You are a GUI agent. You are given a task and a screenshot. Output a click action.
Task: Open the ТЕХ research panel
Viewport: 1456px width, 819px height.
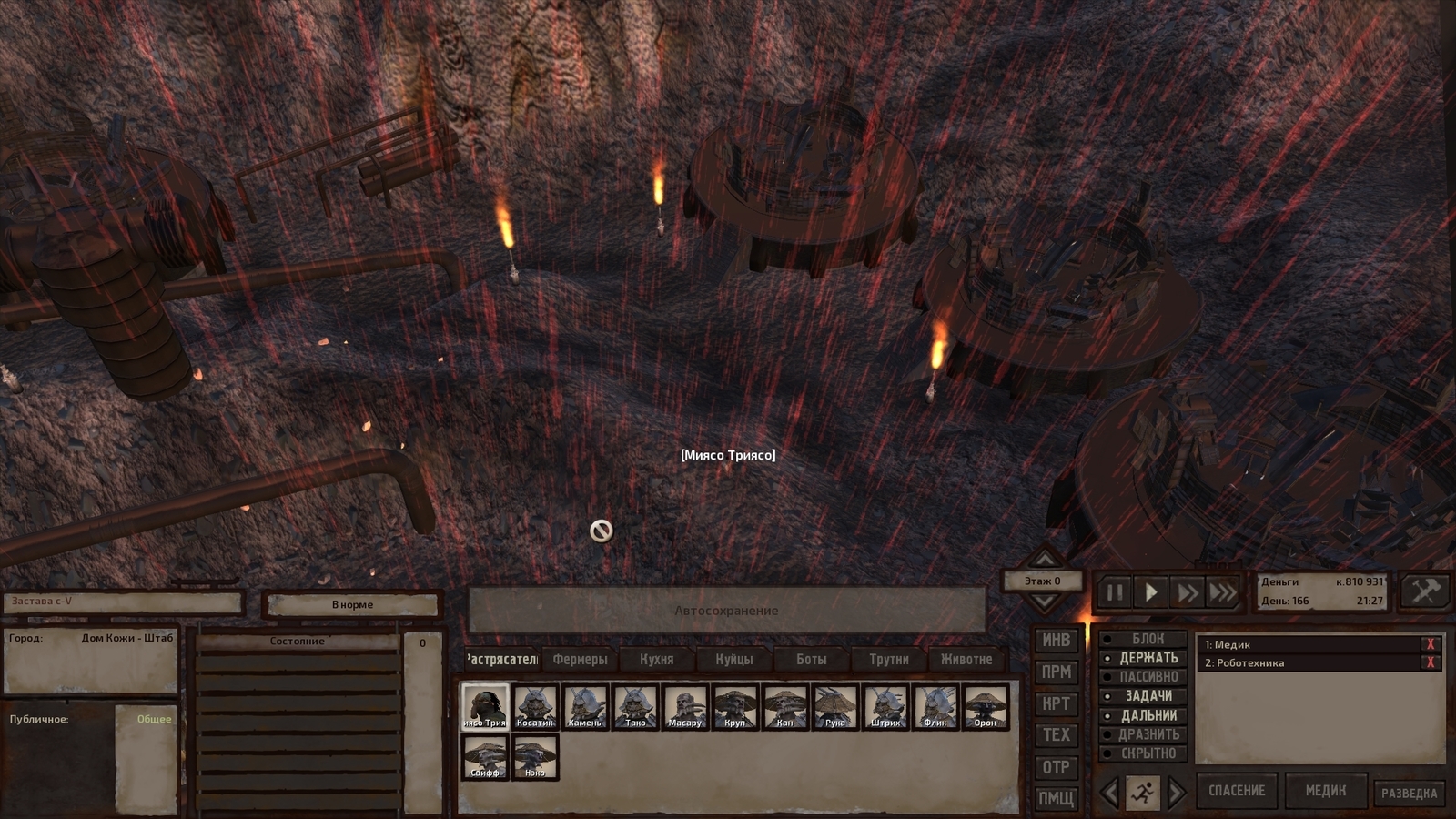(x=1056, y=735)
